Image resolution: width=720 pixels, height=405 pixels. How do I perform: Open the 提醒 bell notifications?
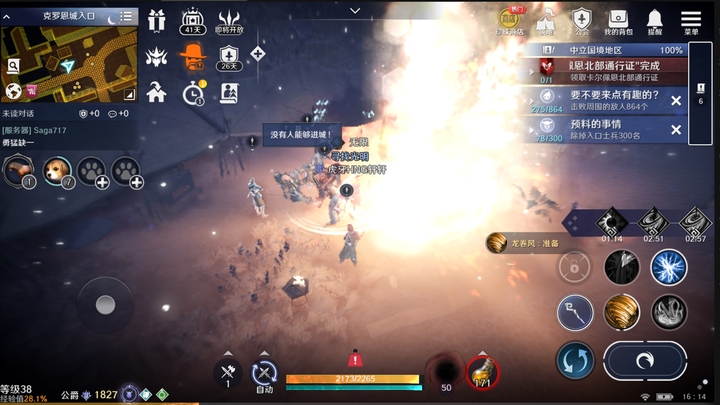click(654, 21)
